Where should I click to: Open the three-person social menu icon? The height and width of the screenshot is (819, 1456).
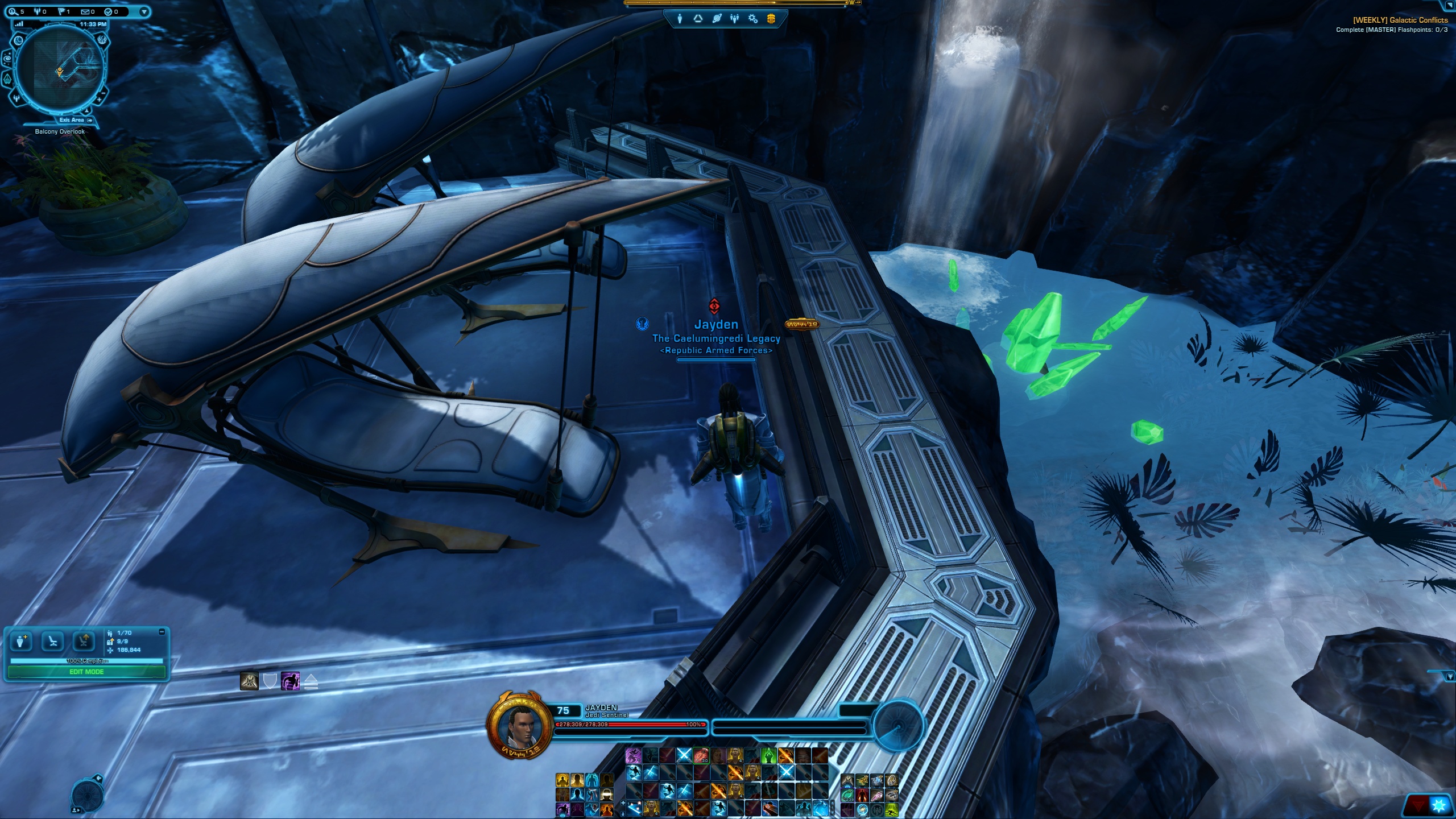pos(735,19)
